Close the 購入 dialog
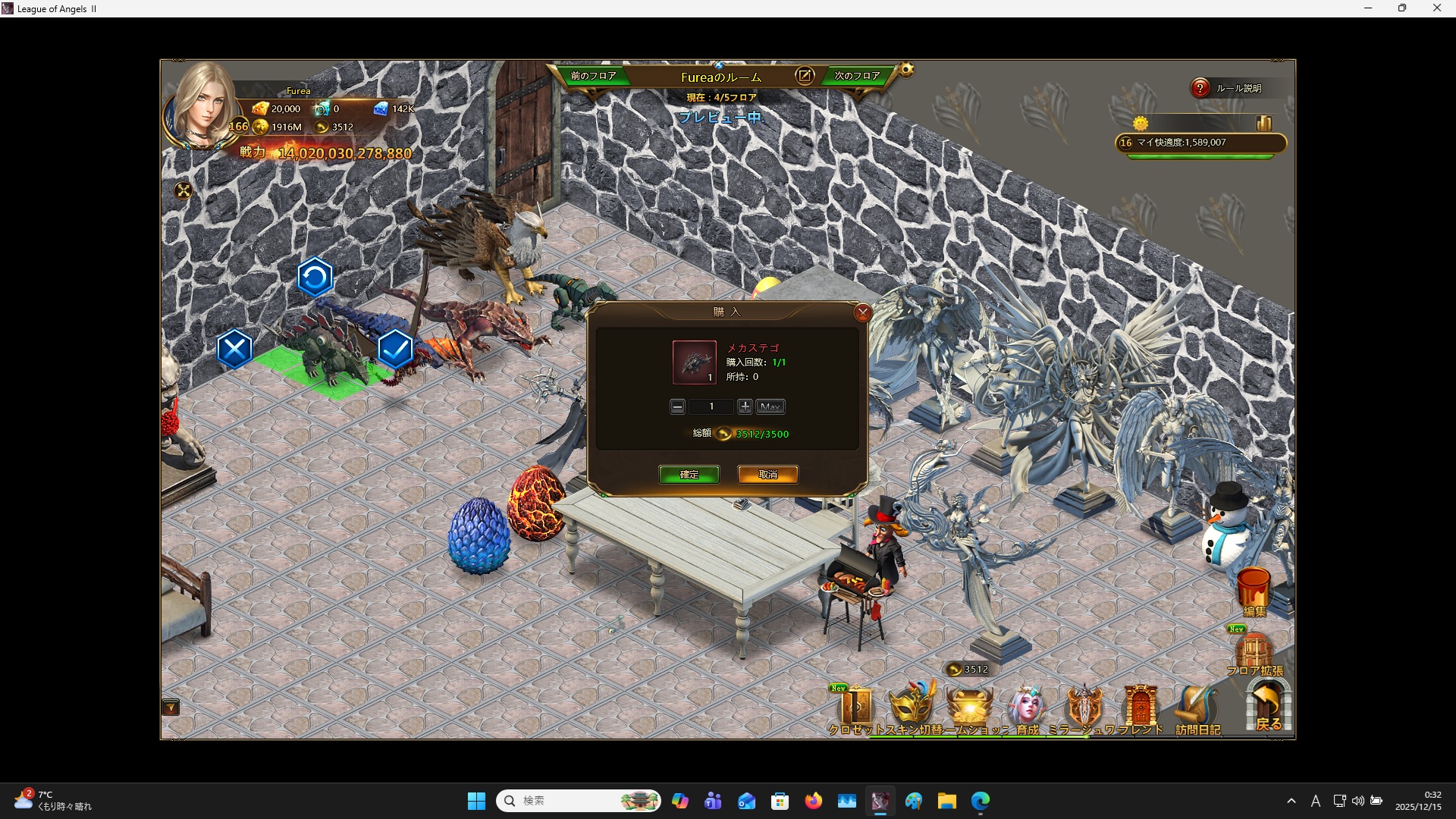 pos(862,312)
